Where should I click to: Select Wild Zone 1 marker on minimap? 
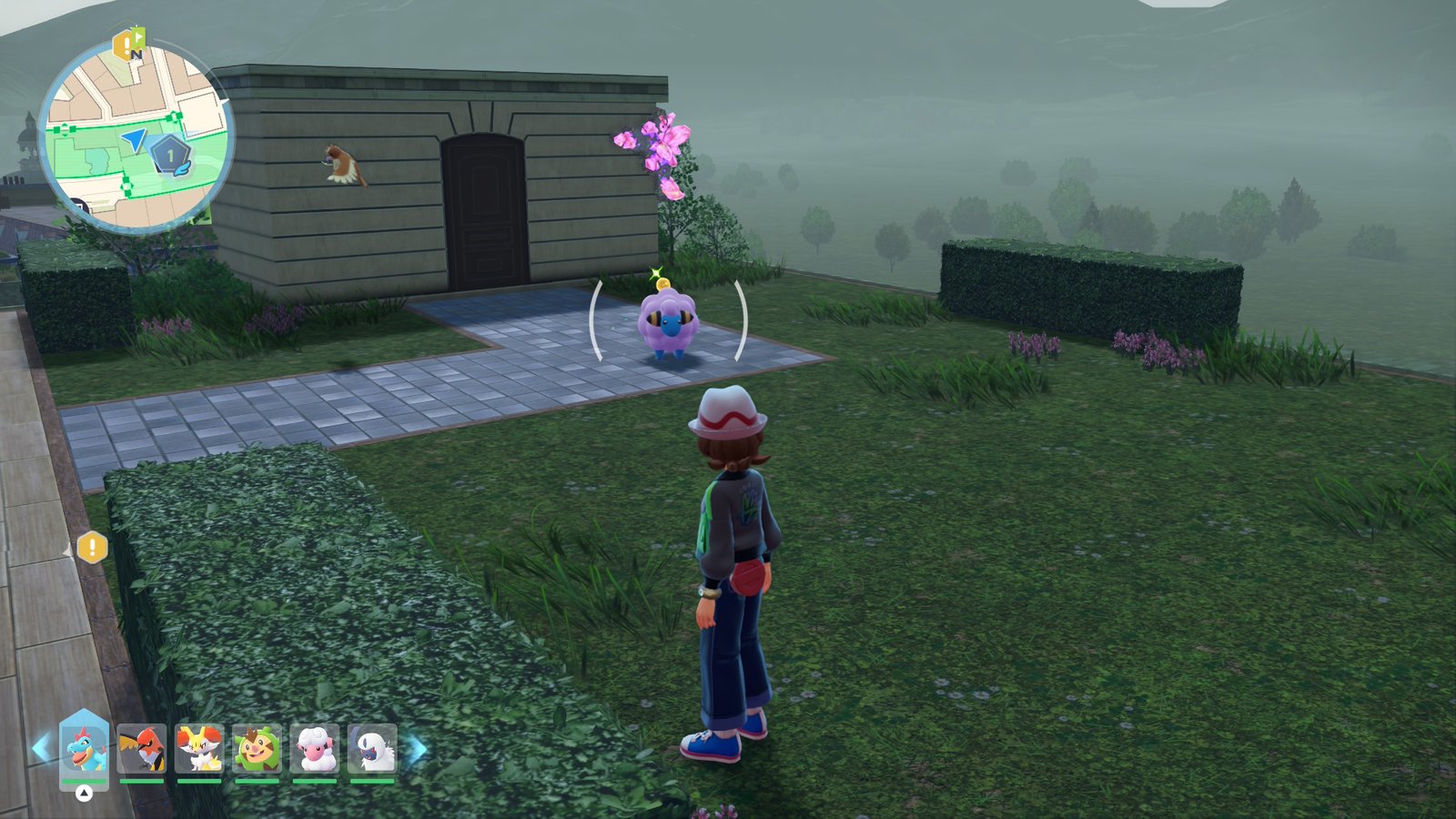click(170, 156)
